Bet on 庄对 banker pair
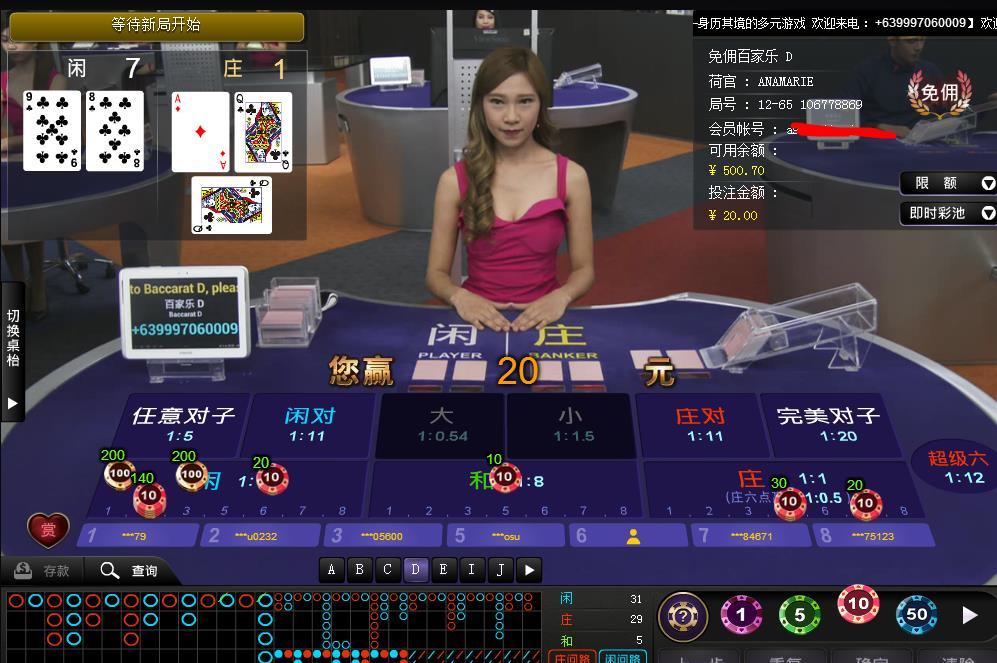The height and width of the screenshot is (663, 997). (x=699, y=424)
